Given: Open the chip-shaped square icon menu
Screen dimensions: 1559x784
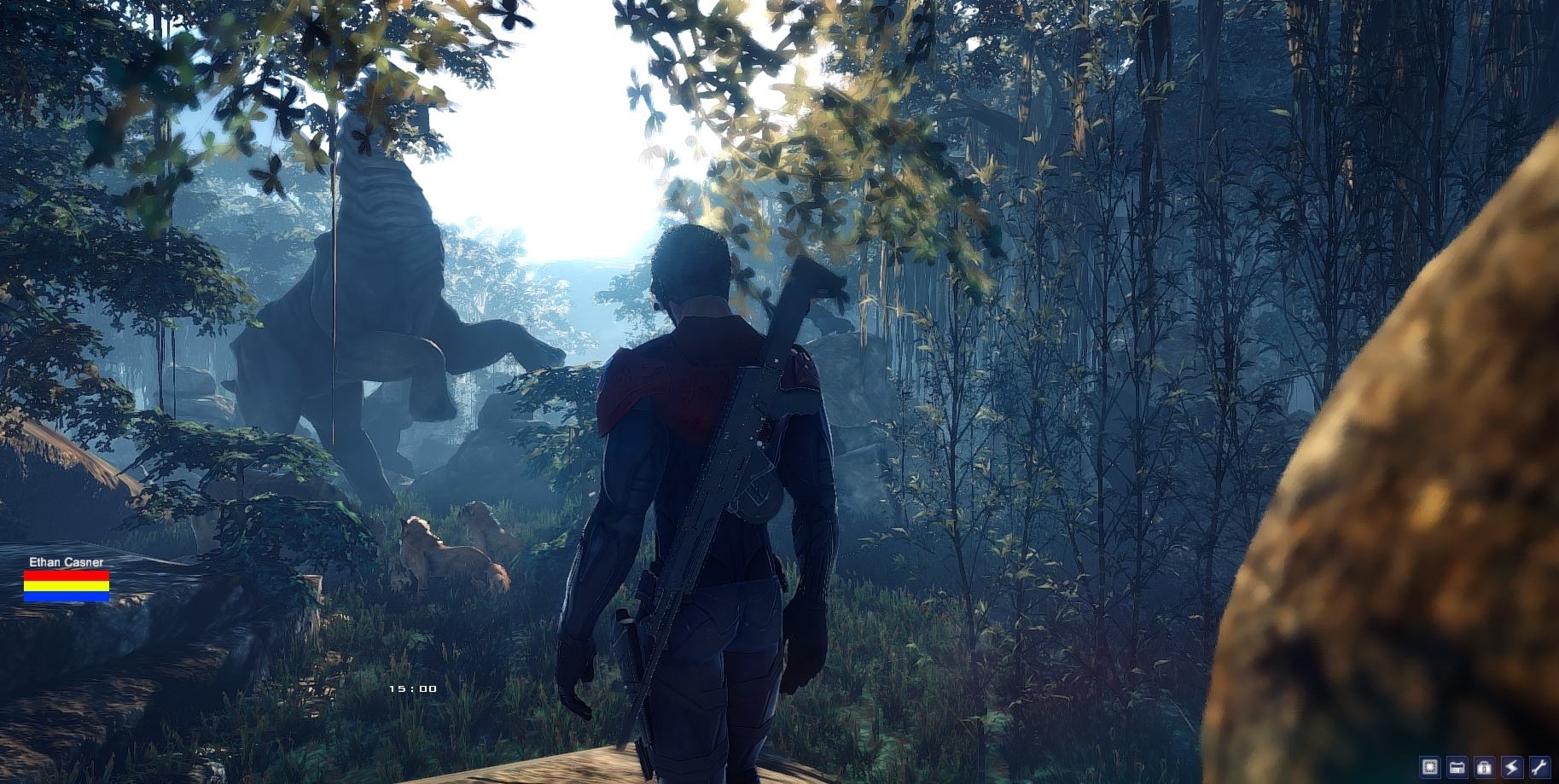Looking at the screenshot, I should 1430,767.
